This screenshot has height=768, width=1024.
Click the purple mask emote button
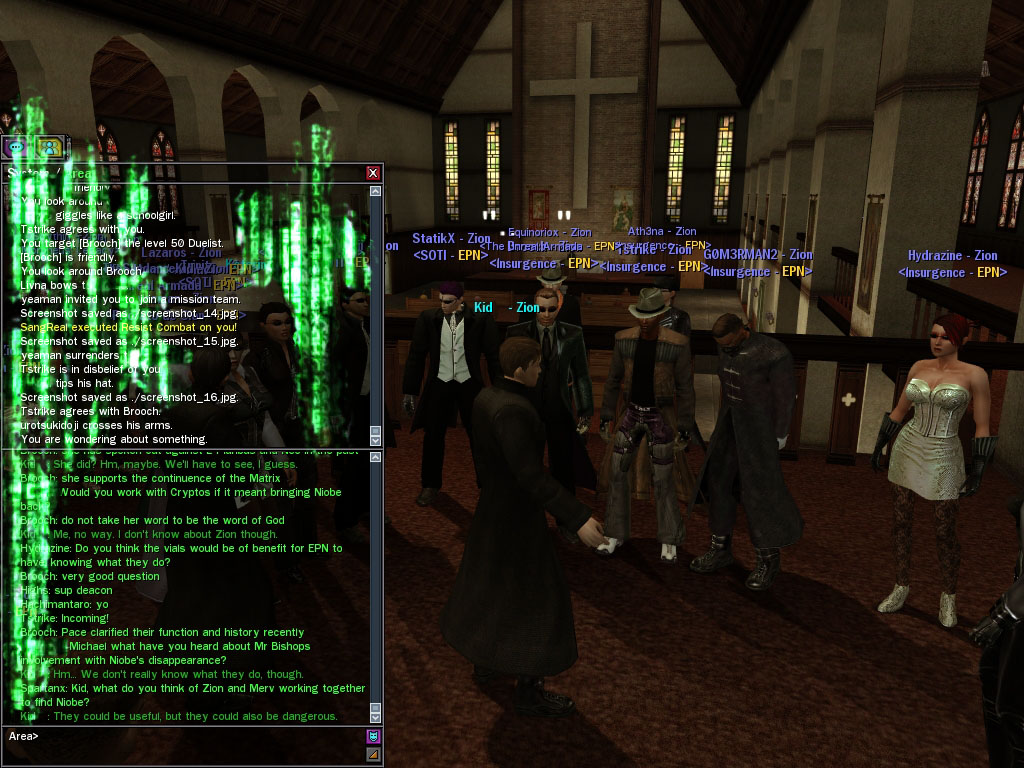click(x=374, y=737)
